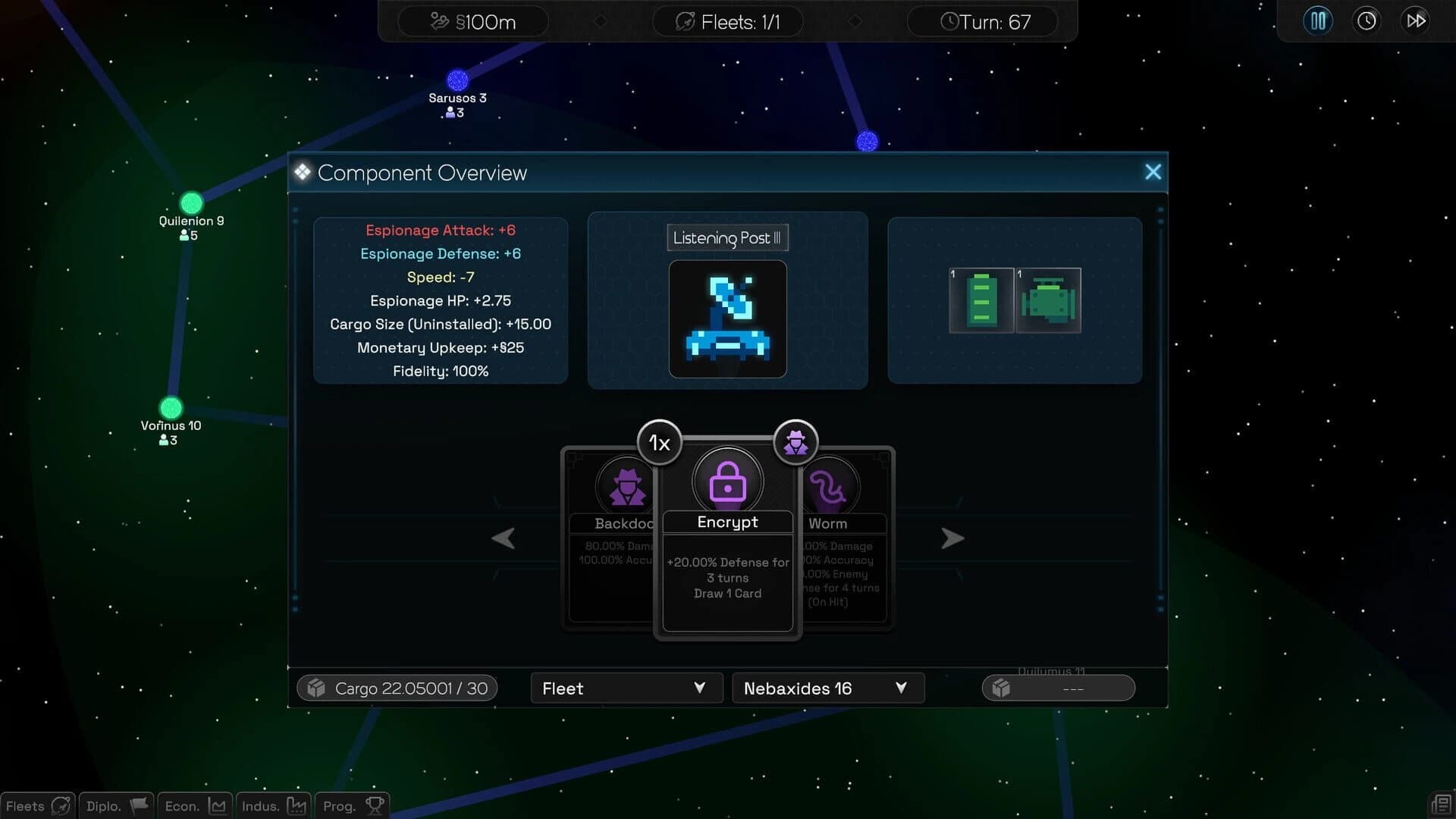Enable fast-forward game speed
1456x819 pixels.
(1415, 20)
